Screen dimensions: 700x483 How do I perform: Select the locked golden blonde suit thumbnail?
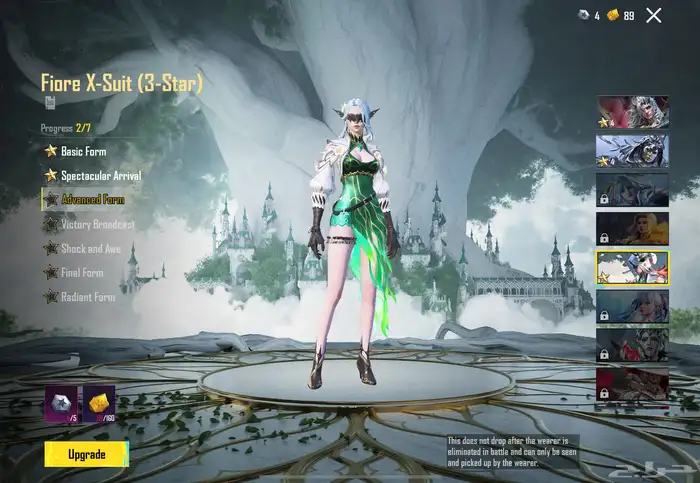[632, 228]
